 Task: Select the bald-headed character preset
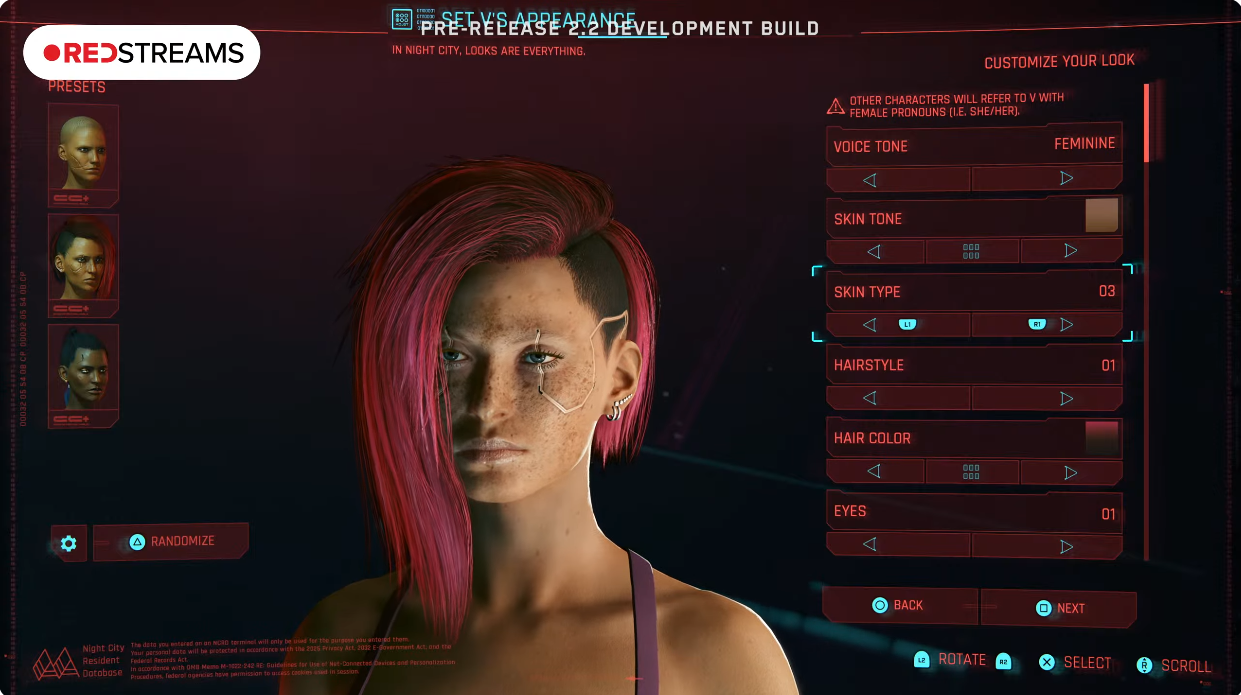[x=83, y=154]
